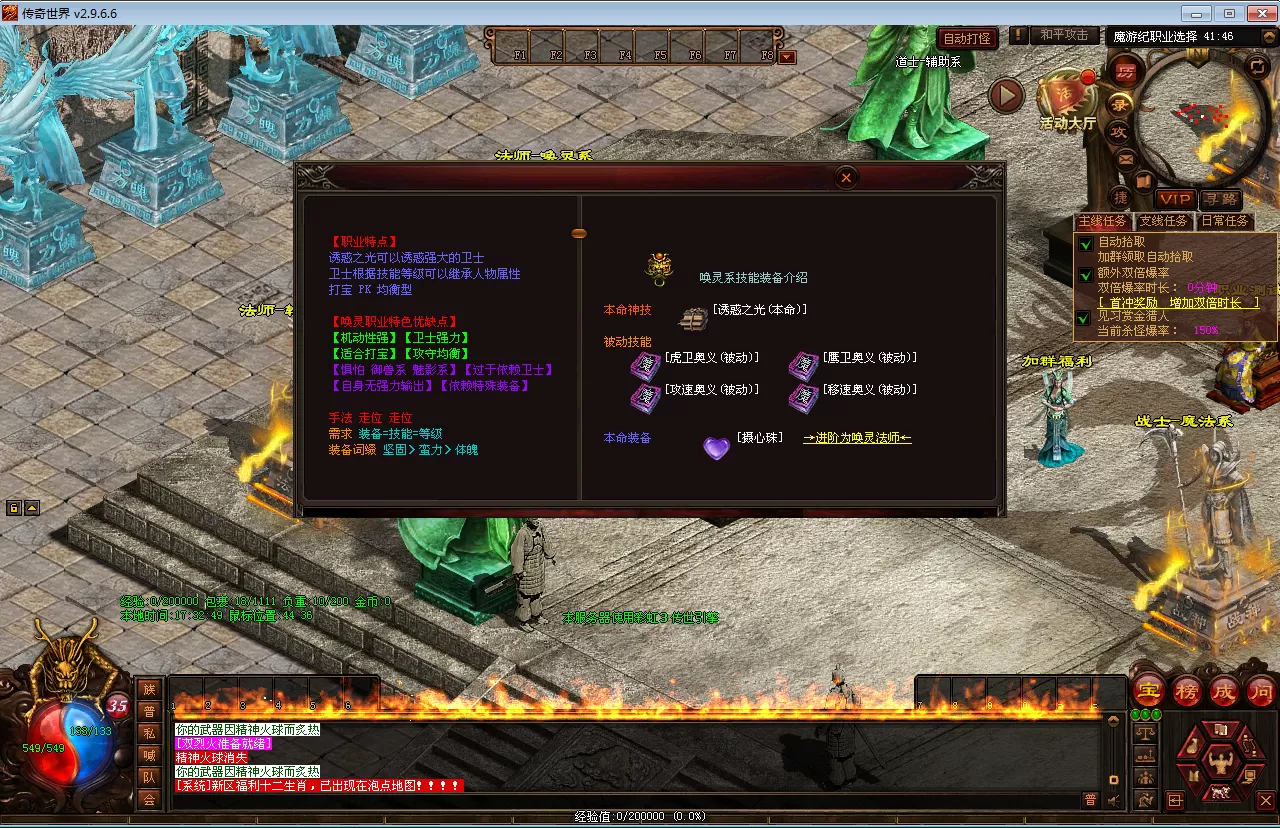Open the 榜 rankings button
Image resolution: width=1280 pixels, height=828 pixels.
click(1187, 690)
